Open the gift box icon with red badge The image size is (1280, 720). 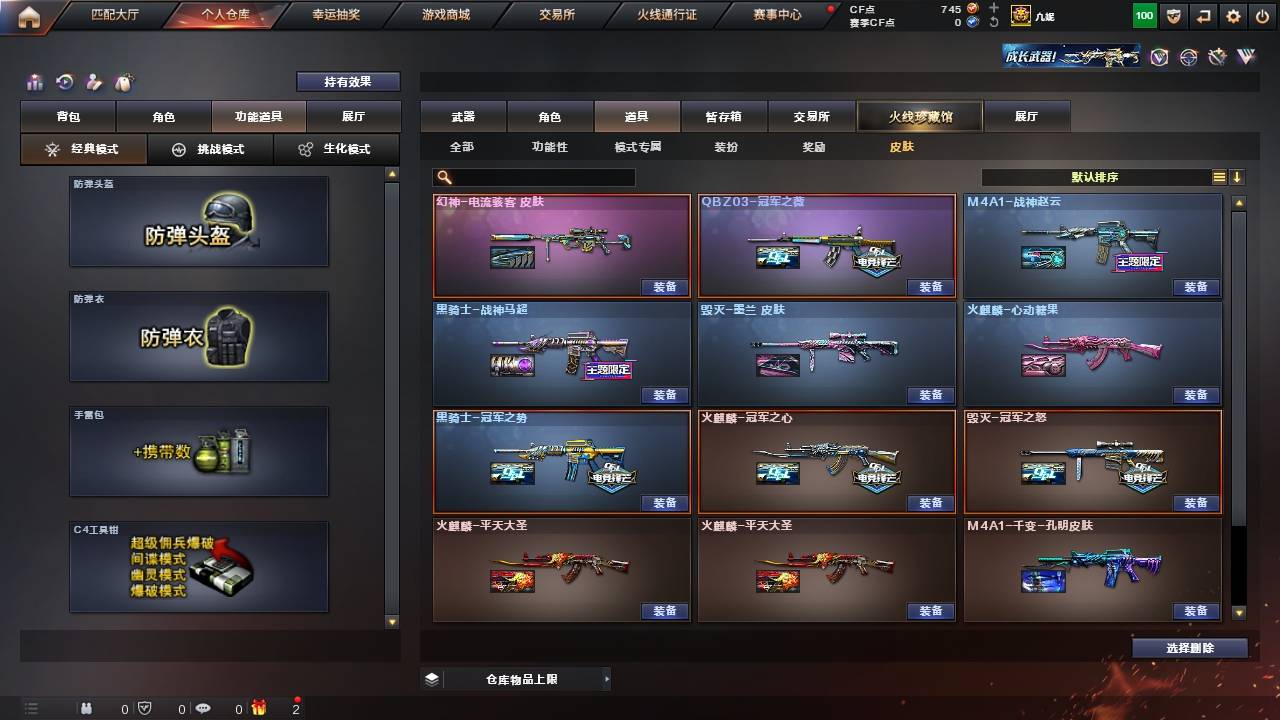[257, 708]
